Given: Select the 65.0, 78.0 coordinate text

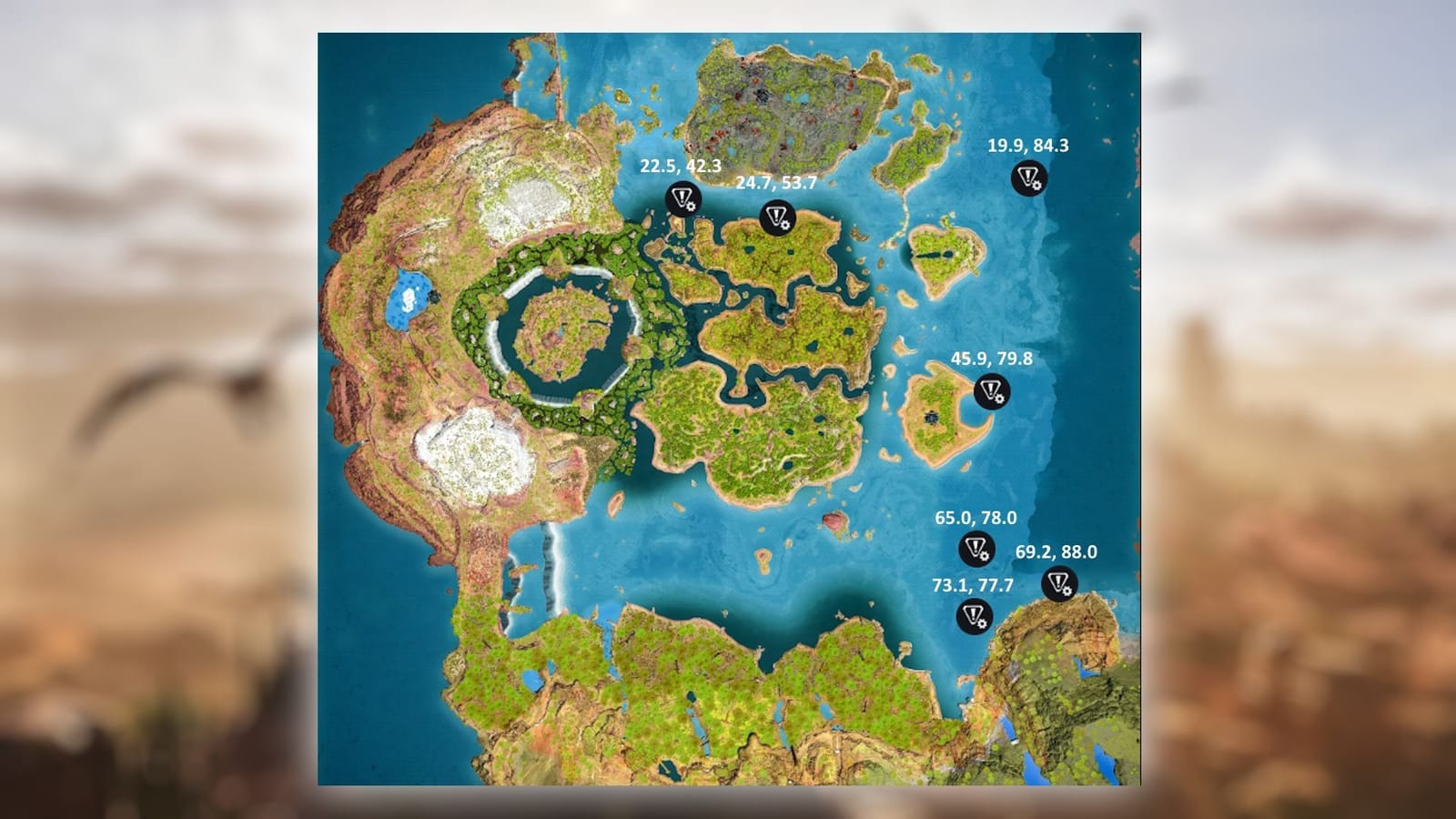Looking at the screenshot, I should coord(976,517).
